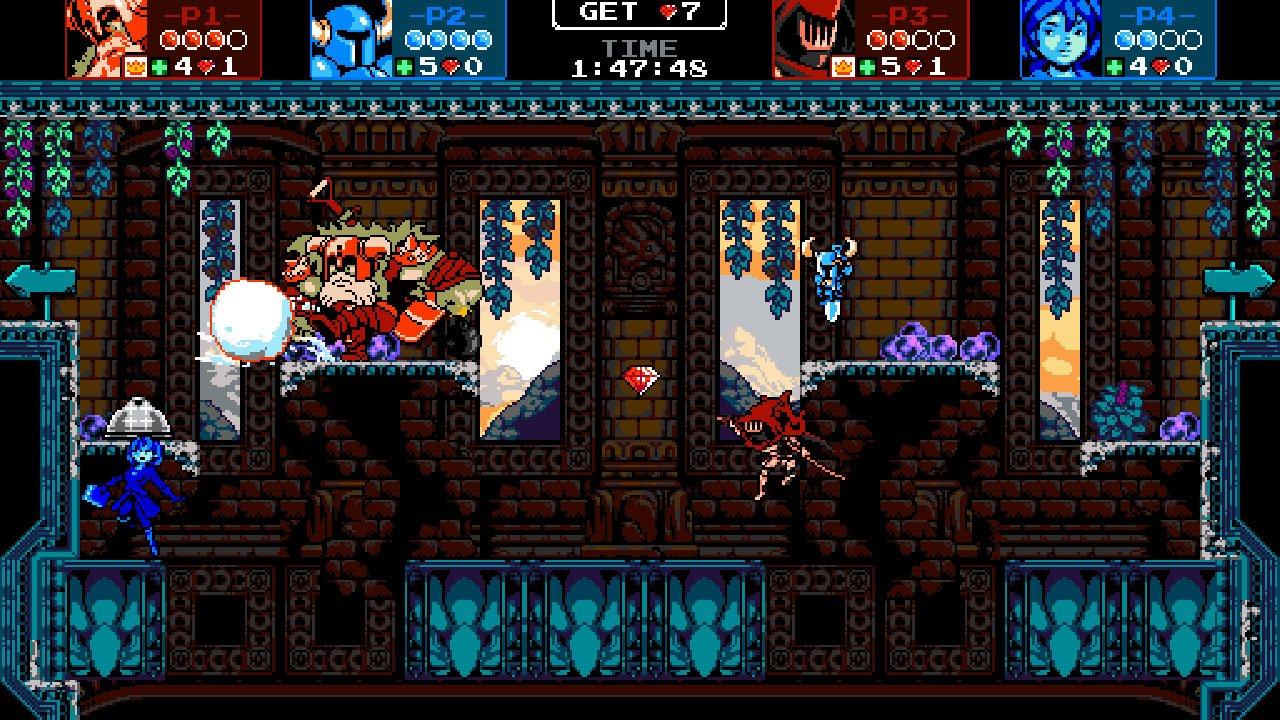The width and height of the screenshot is (1280, 720).
Task: Select the GET ♥7 objective banner
Action: click(x=639, y=14)
